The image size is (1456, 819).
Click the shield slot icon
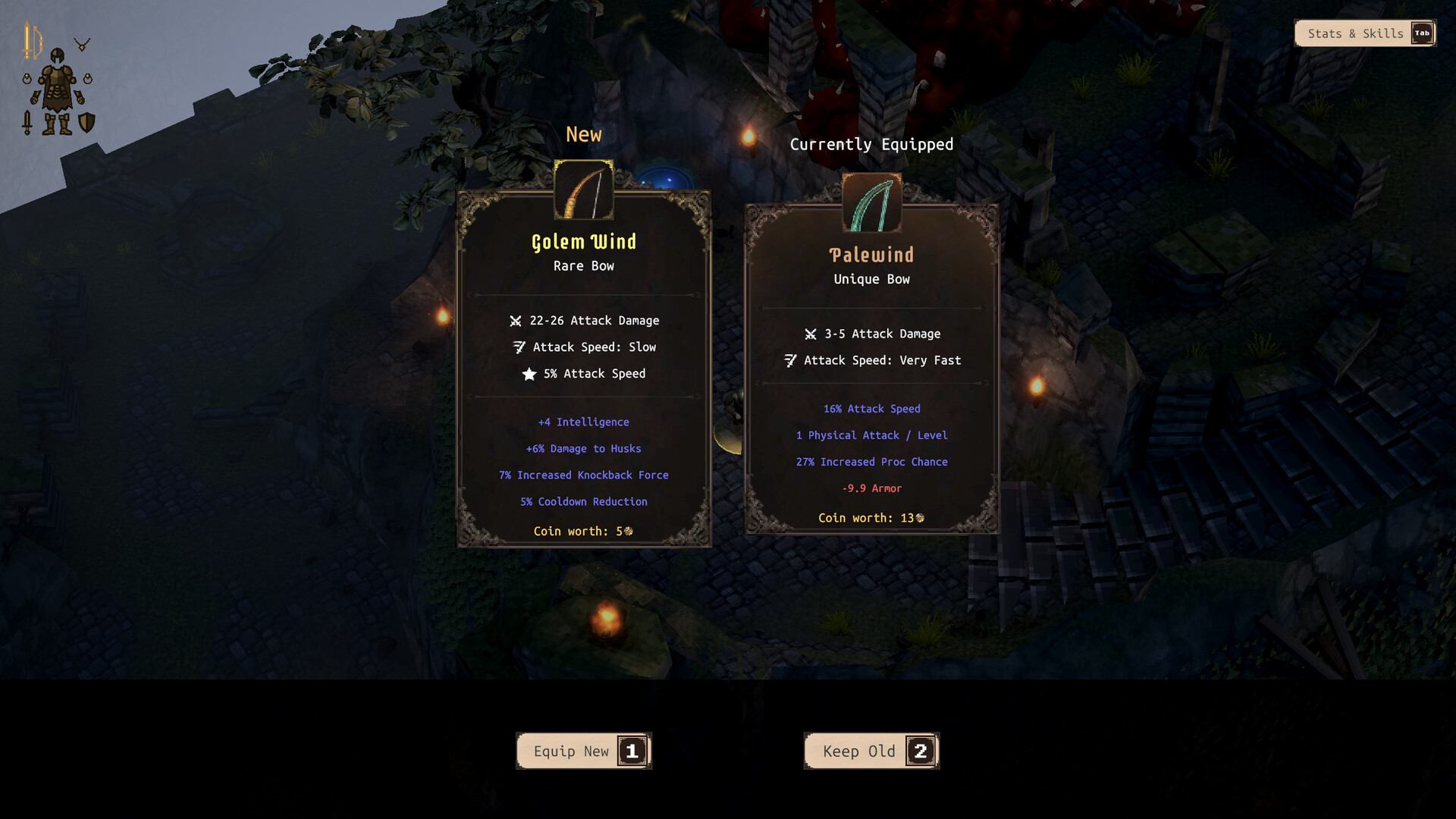point(86,122)
